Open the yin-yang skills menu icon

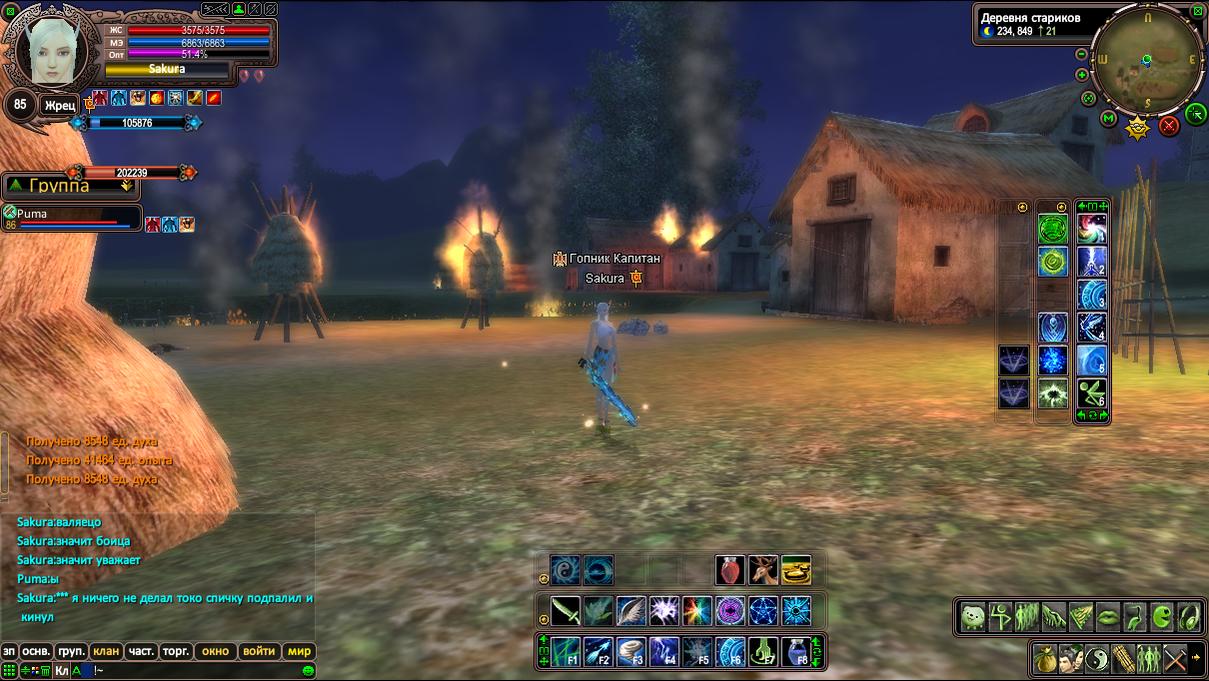pyautogui.click(x=1099, y=660)
